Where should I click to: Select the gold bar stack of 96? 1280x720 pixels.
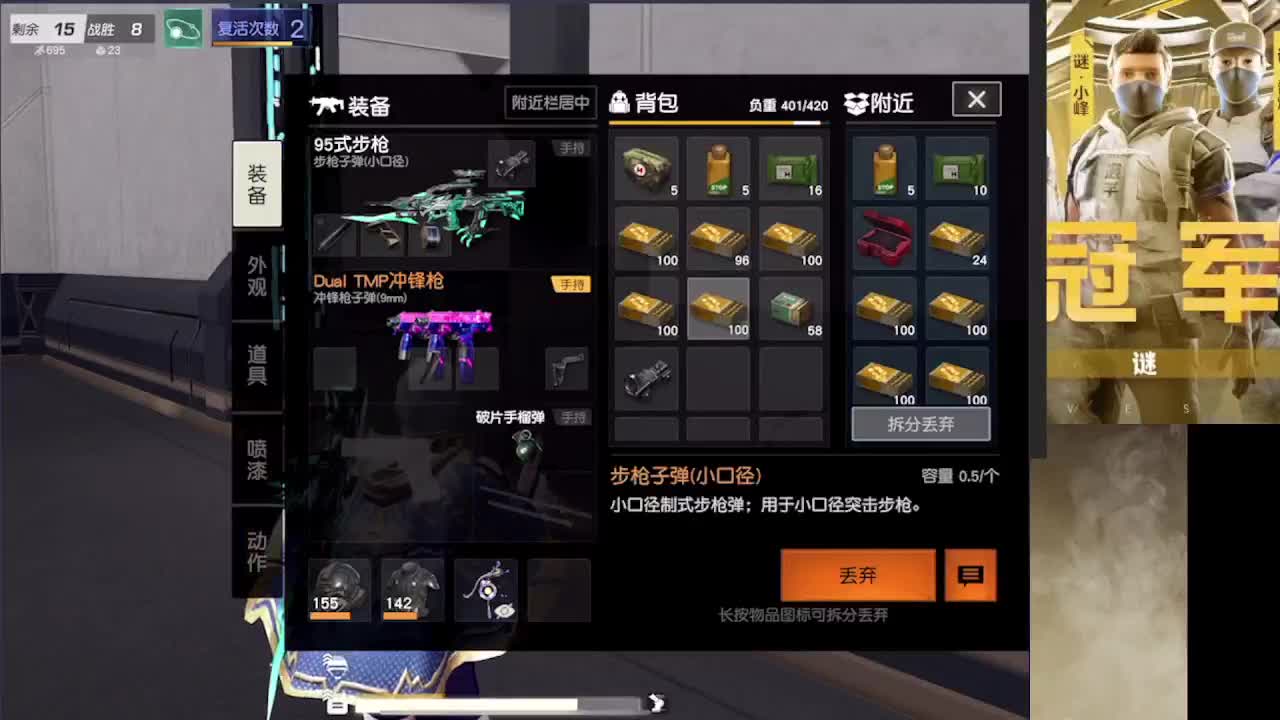719,238
